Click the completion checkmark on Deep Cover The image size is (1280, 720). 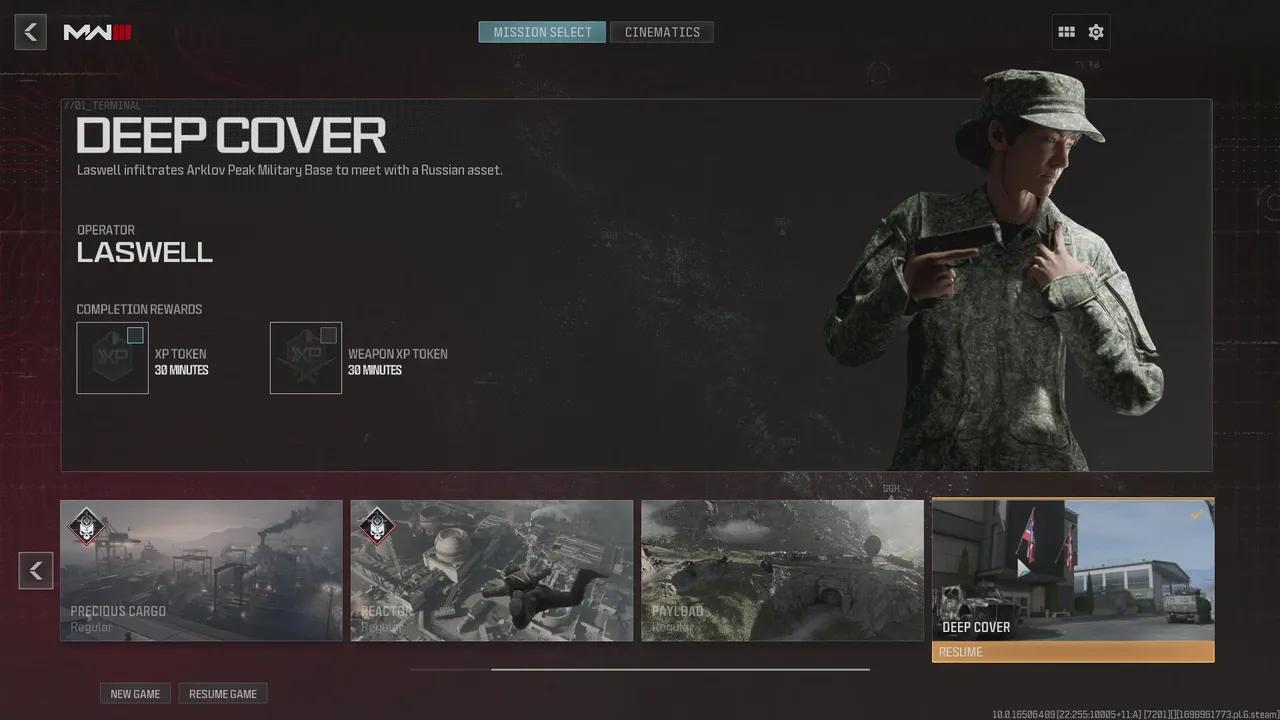click(x=1197, y=514)
